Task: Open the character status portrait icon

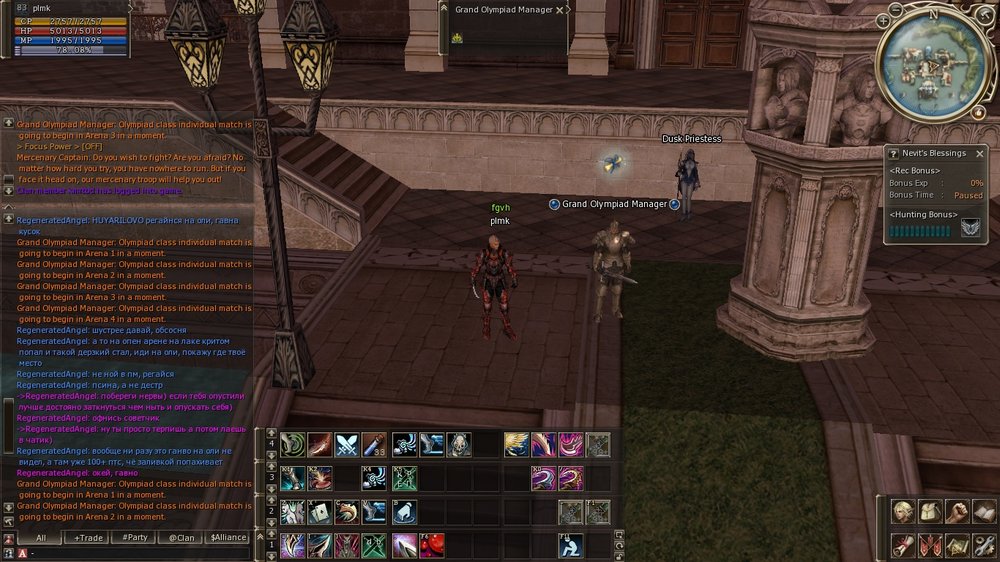Action: click(x=904, y=512)
